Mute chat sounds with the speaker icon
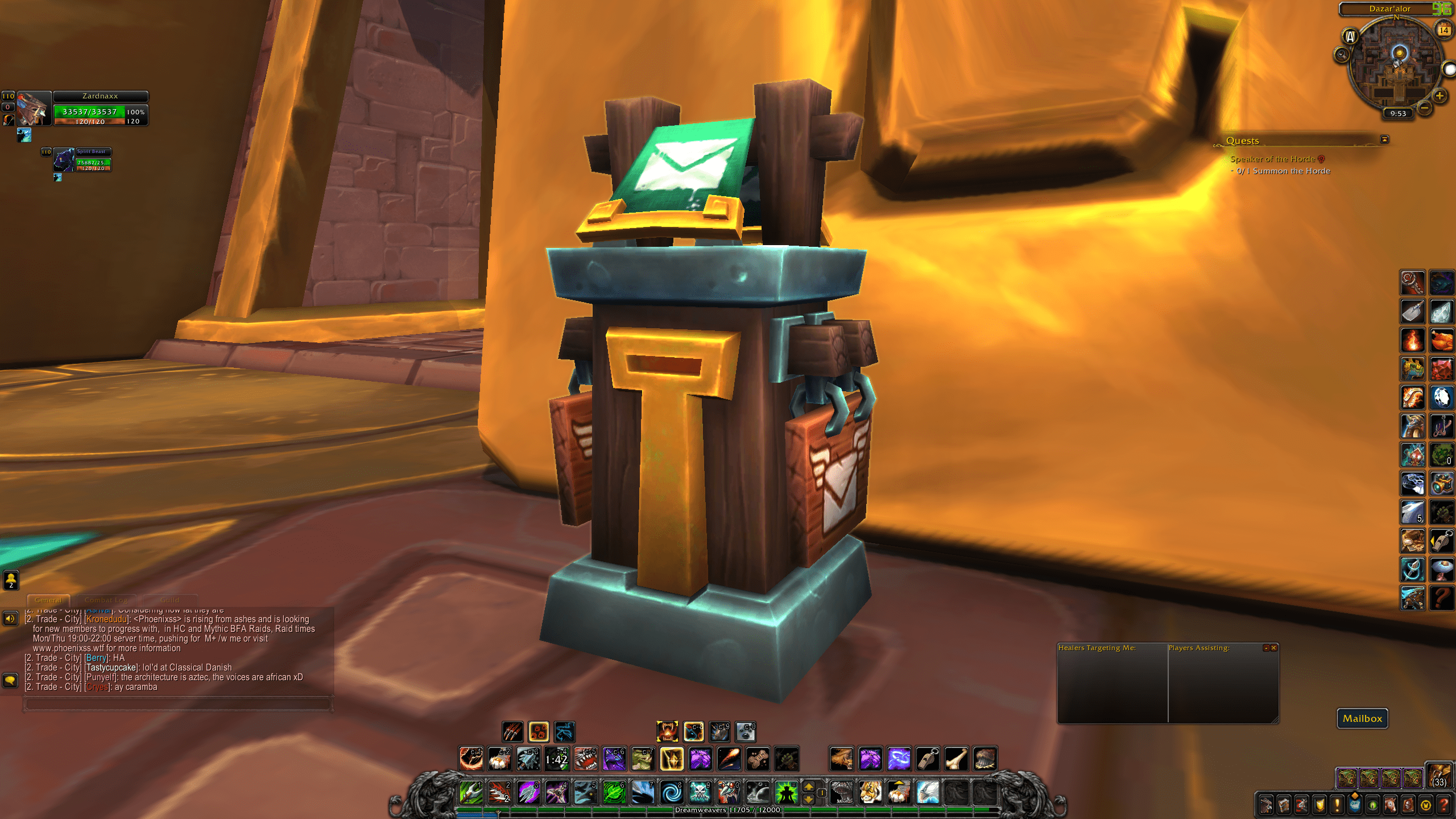 pos(9,617)
